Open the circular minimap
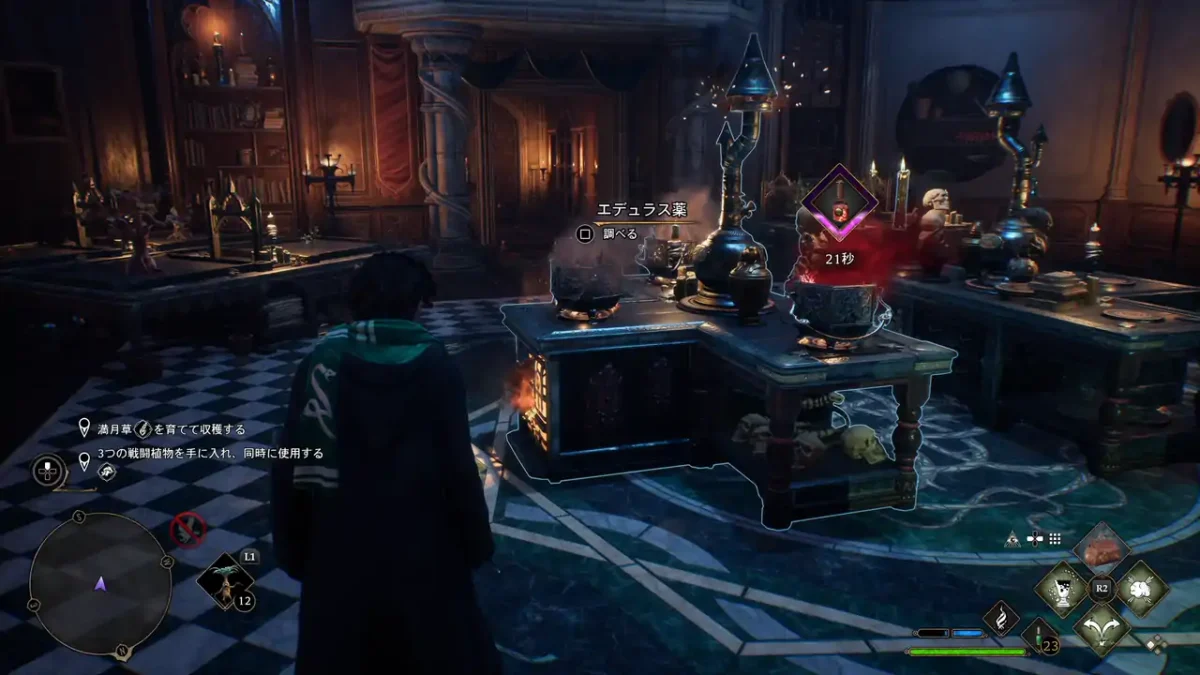This screenshot has height=675, width=1200. [100, 584]
